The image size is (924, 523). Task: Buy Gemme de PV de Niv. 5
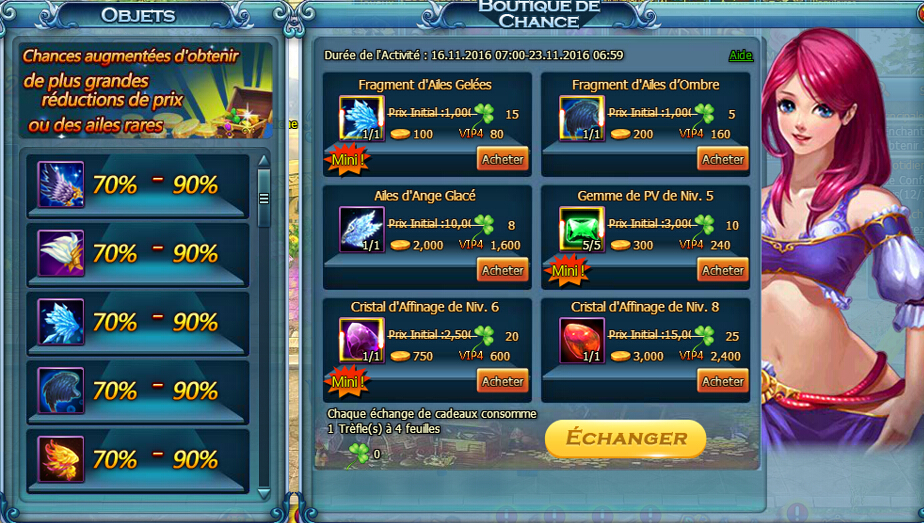click(722, 270)
